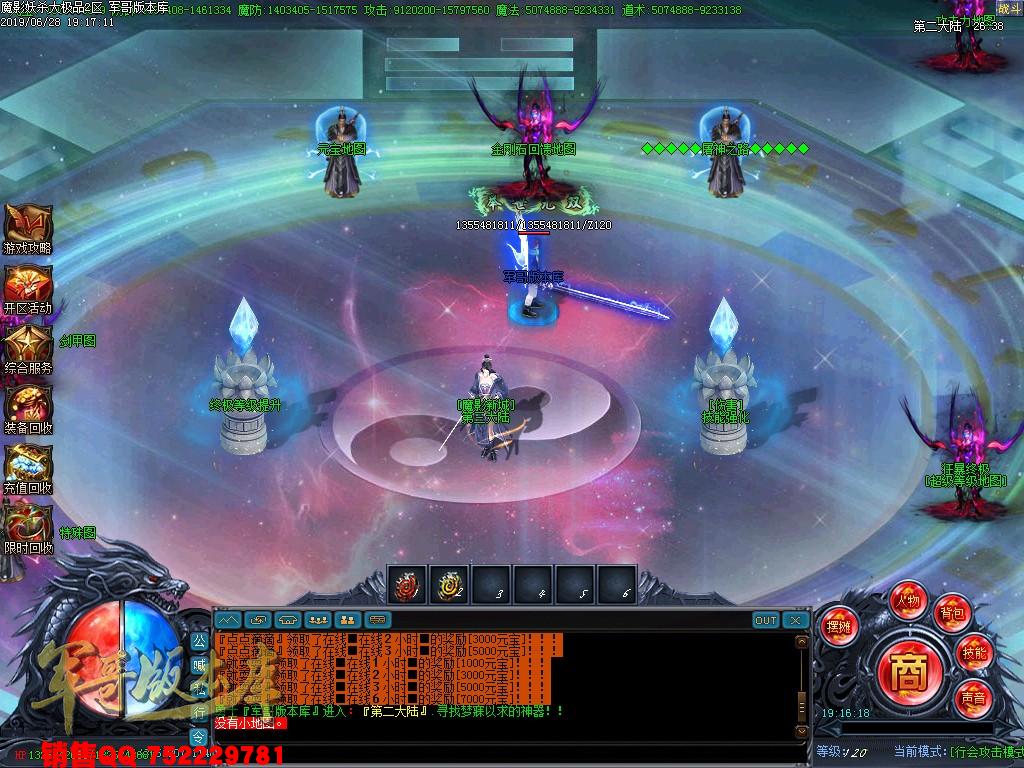Close the chat panel with X
The image size is (1024, 768).
795,620
